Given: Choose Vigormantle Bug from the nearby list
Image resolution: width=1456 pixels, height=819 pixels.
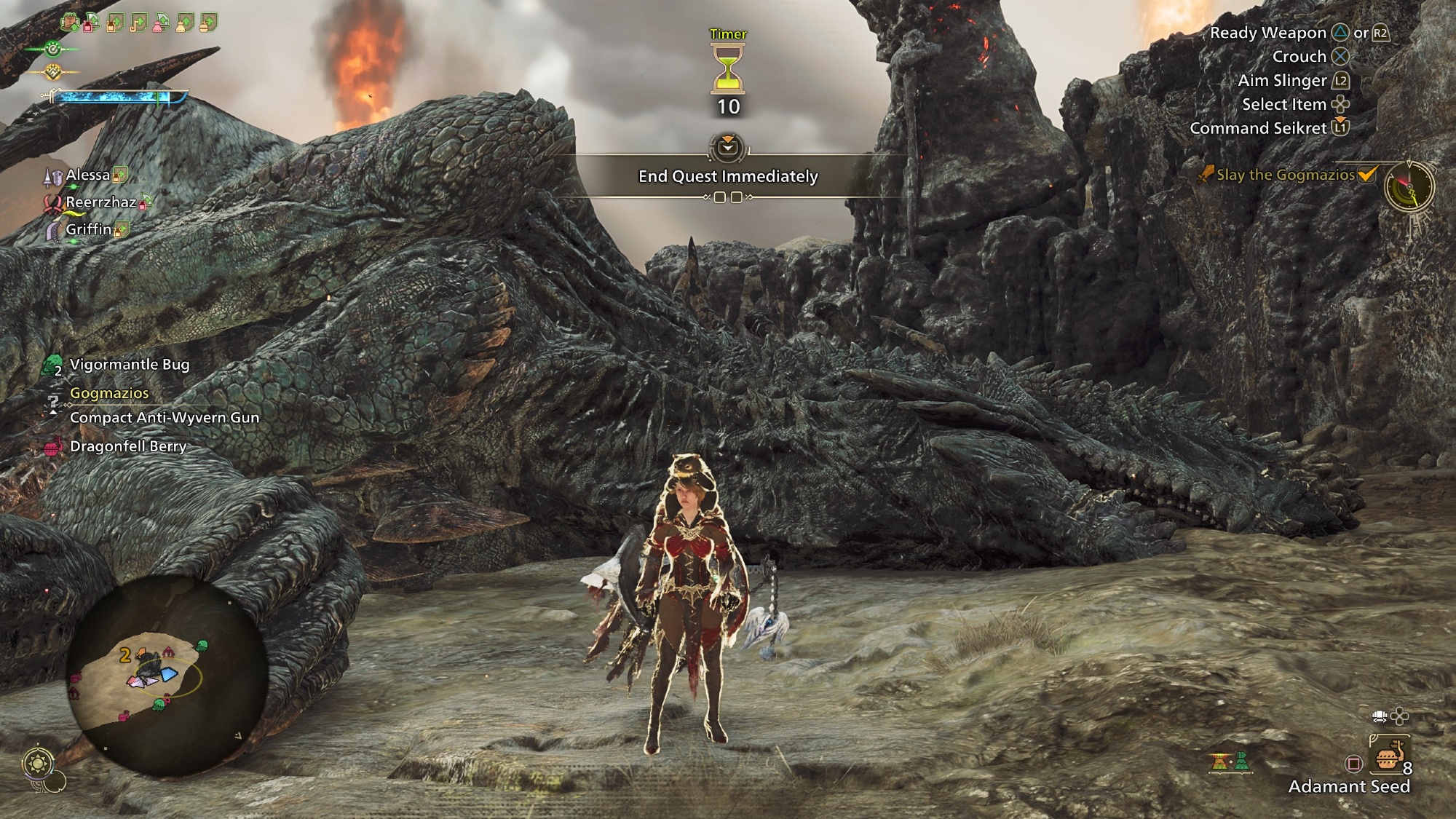Looking at the screenshot, I should point(129,365).
